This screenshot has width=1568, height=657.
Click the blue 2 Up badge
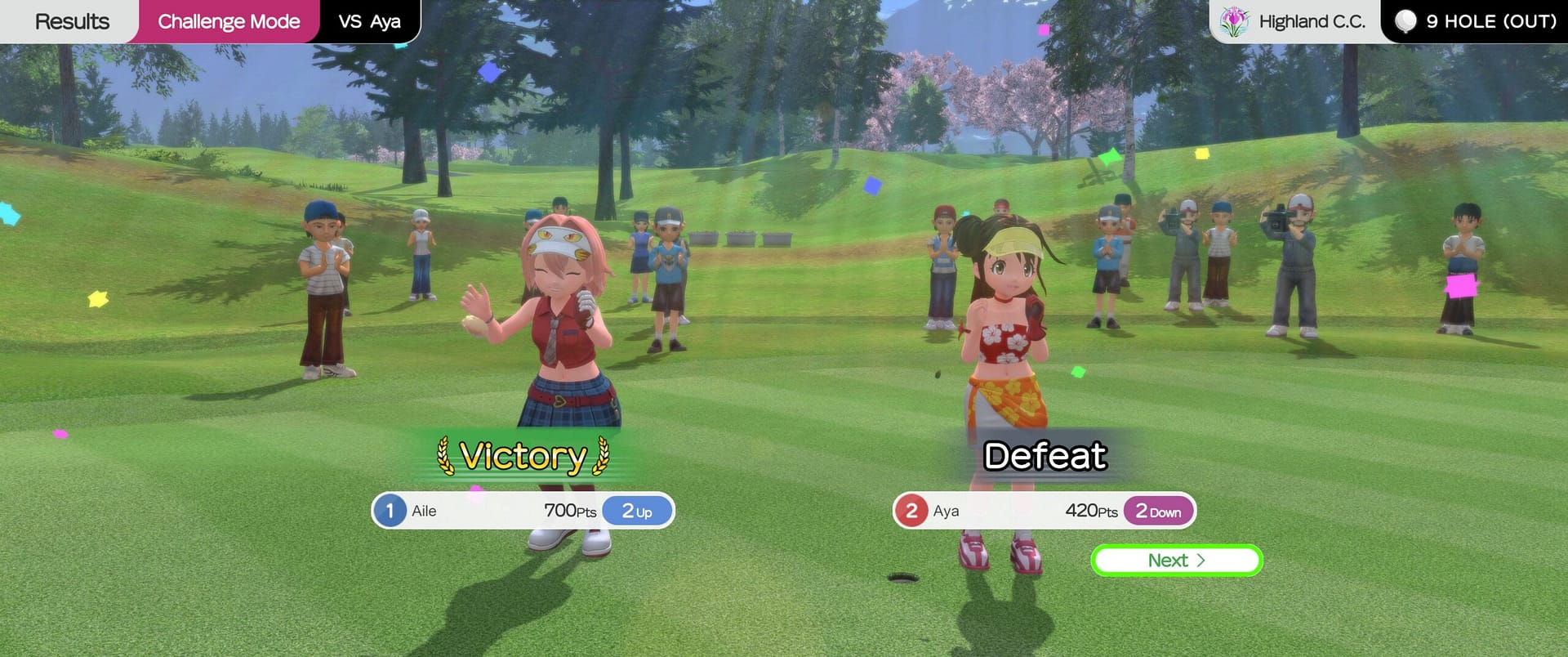coord(637,510)
